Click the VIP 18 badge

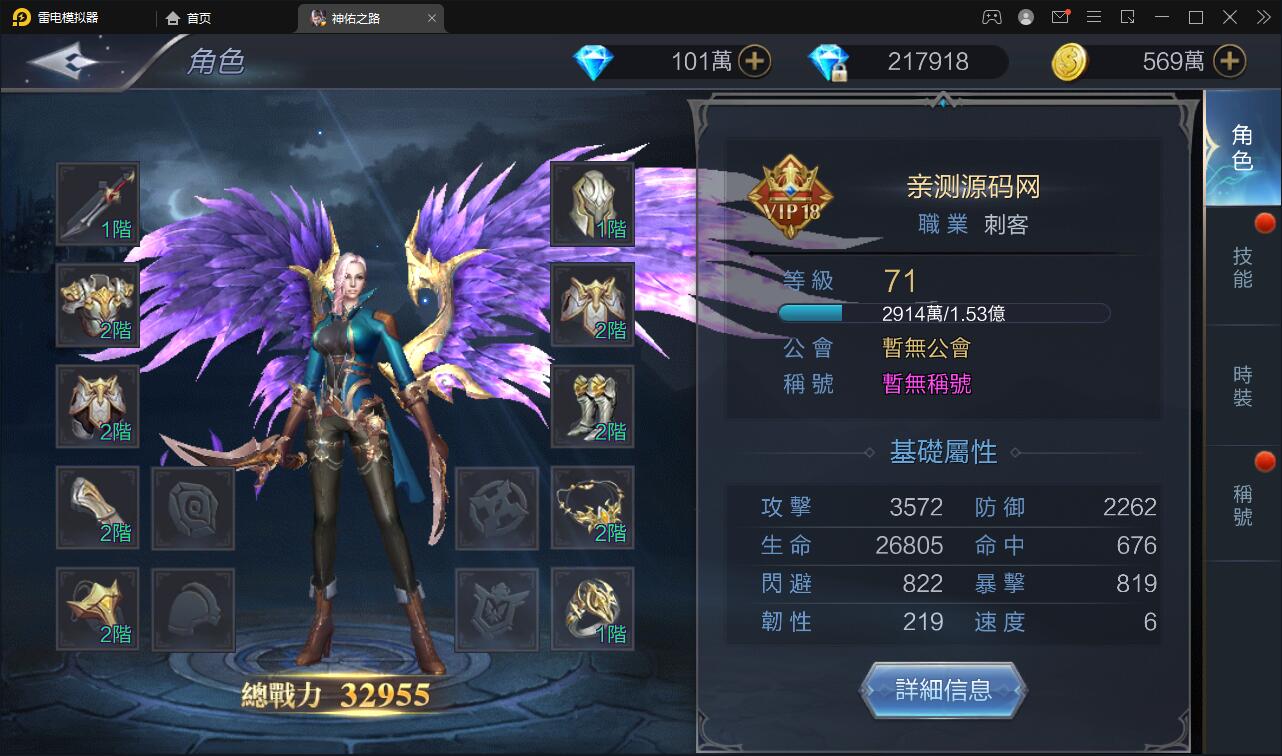[x=791, y=197]
